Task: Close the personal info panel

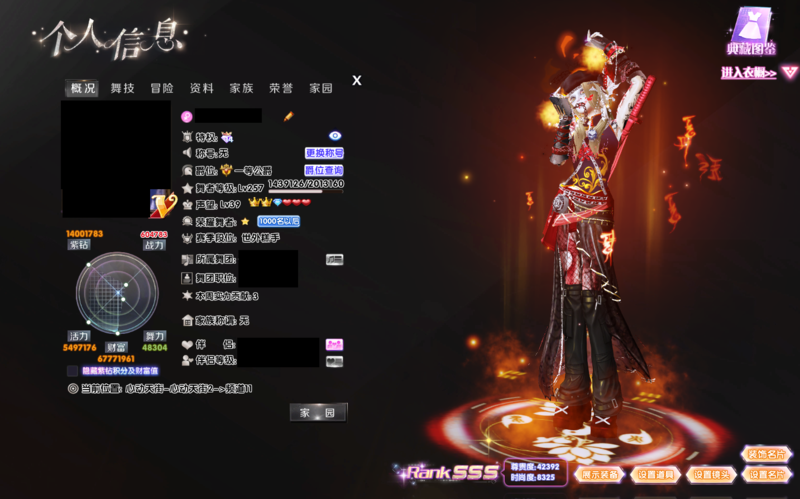Action: point(357,81)
